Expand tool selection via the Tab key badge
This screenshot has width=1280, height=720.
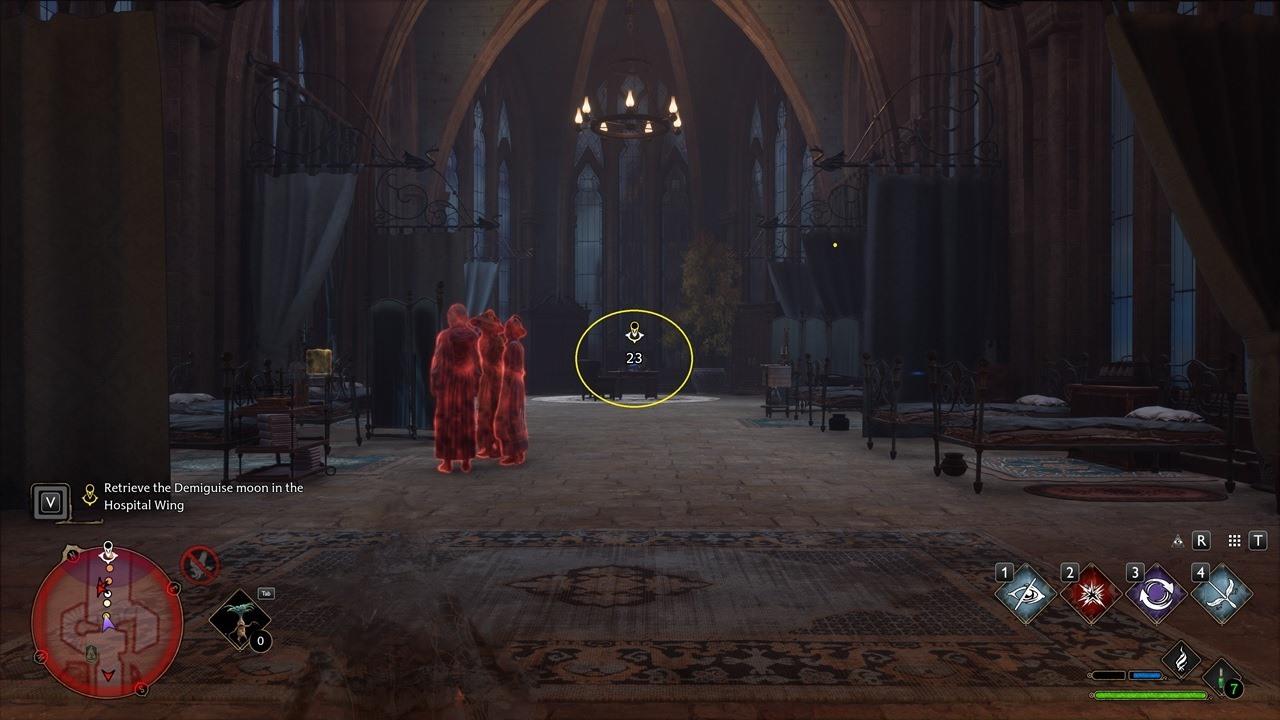pyautogui.click(x=267, y=593)
